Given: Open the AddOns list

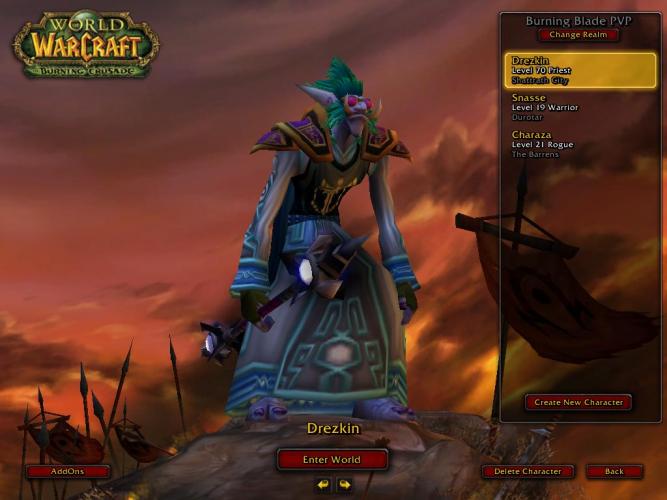Looking at the screenshot, I should click(68, 471).
